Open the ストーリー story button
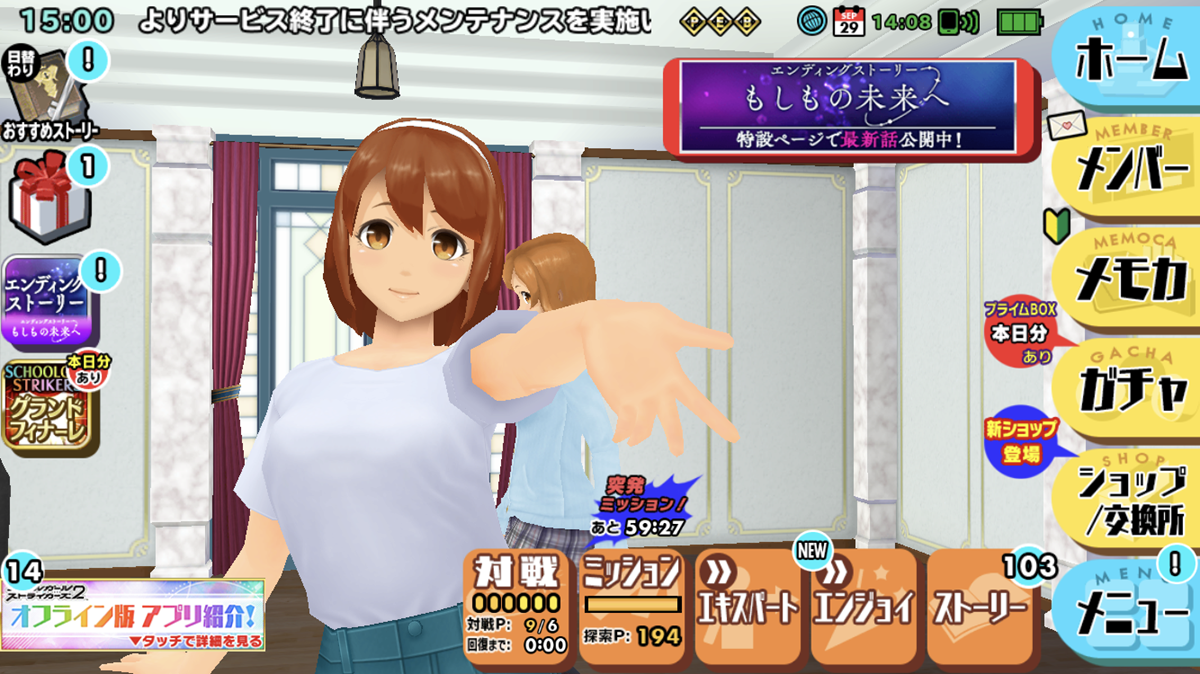Image resolution: width=1200 pixels, height=674 pixels. 980,606
